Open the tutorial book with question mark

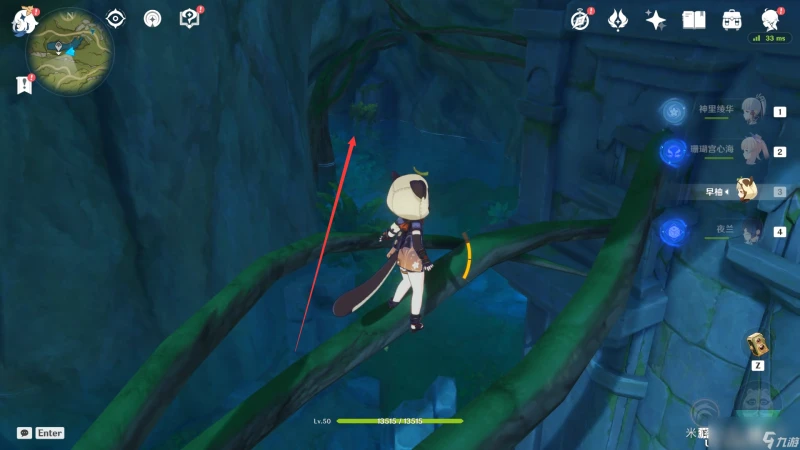[x=188, y=18]
